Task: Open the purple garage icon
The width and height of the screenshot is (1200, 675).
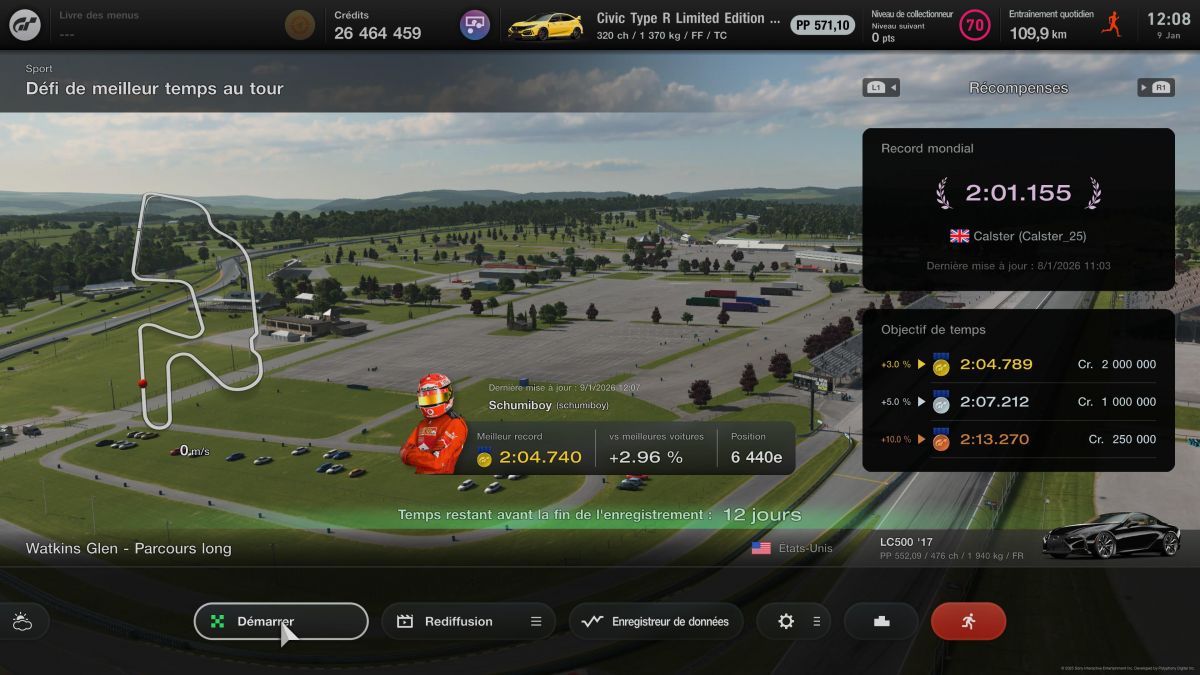Action: pos(475,25)
